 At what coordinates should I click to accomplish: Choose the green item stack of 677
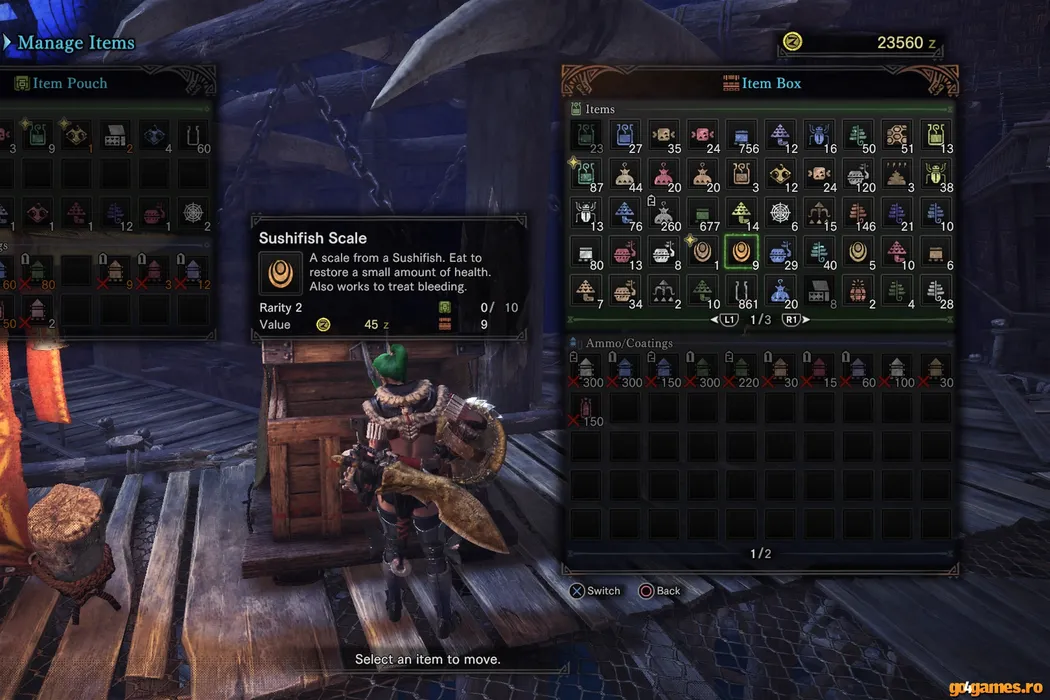[703, 213]
